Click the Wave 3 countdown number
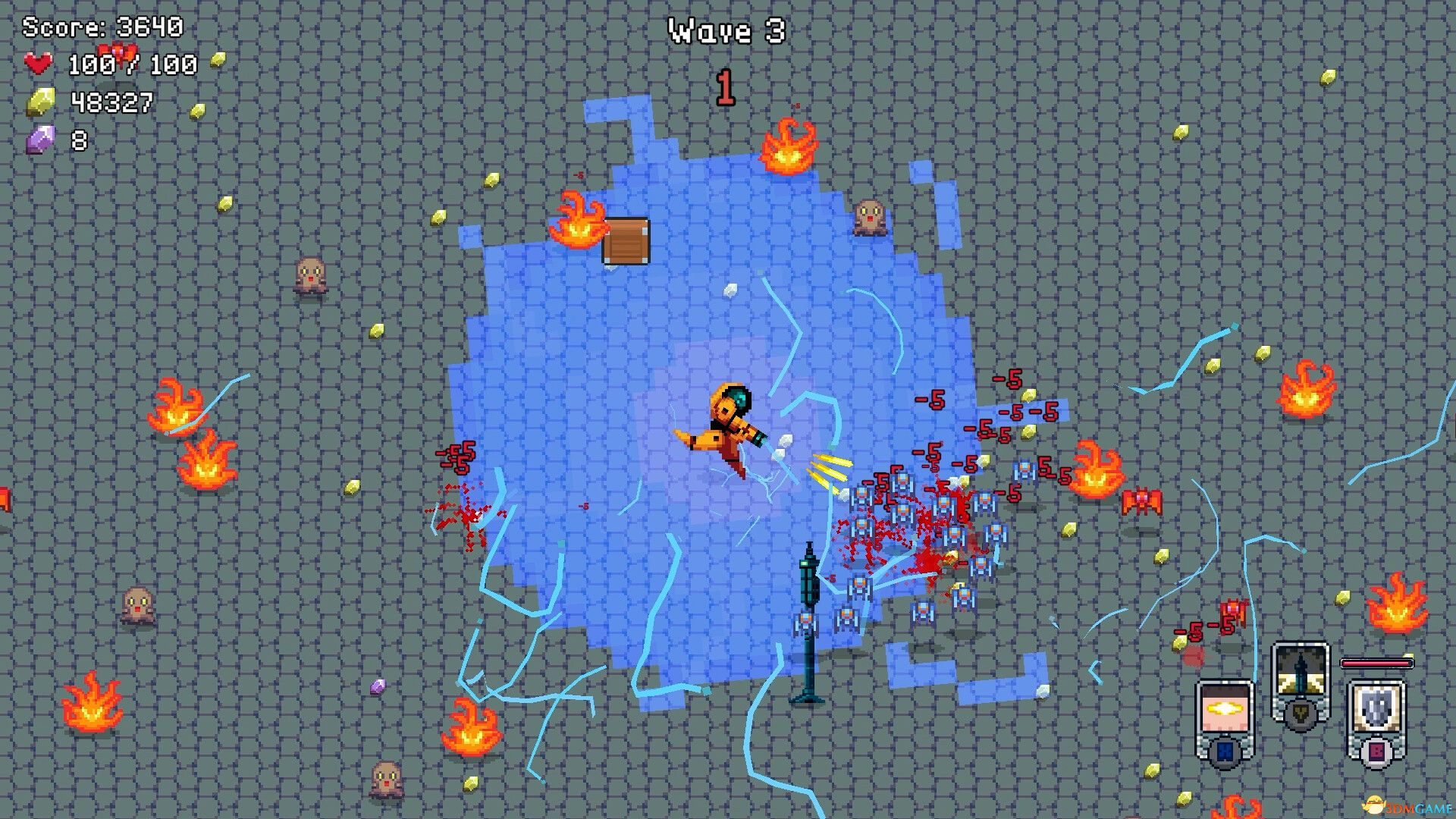Image resolution: width=1456 pixels, height=819 pixels. (x=725, y=86)
